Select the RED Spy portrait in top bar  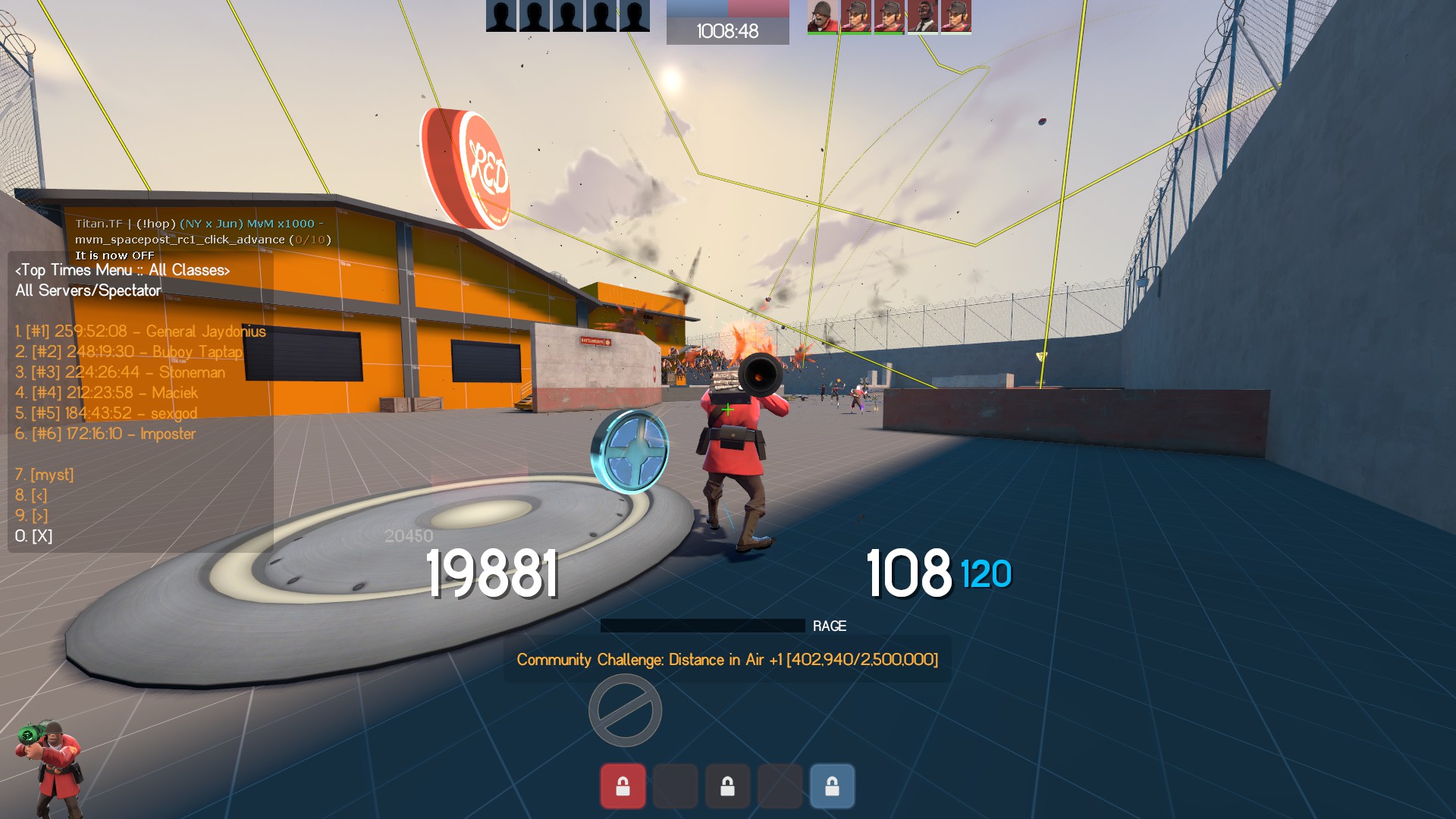[922, 16]
